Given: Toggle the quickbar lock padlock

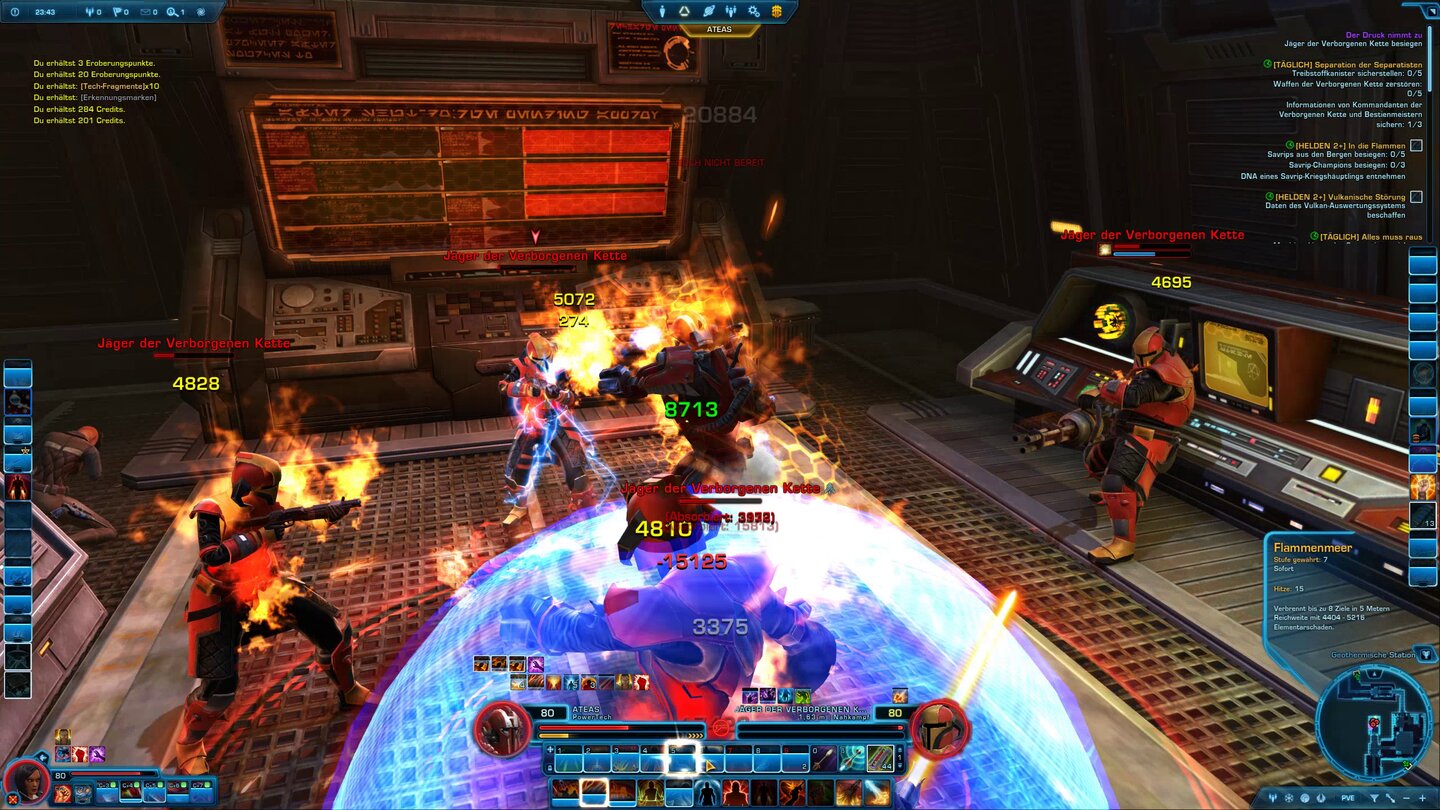Looking at the screenshot, I should 550,766.
